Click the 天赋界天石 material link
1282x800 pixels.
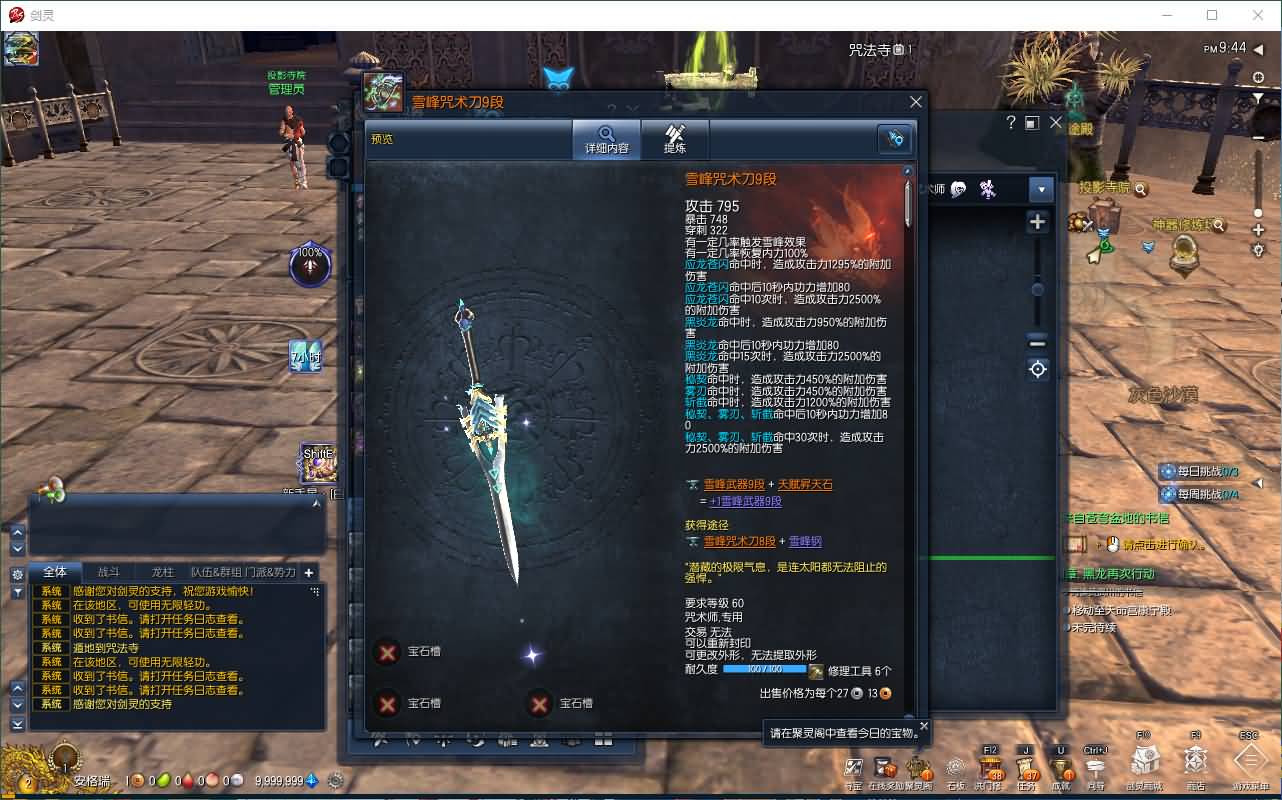[x=805, y=486]
